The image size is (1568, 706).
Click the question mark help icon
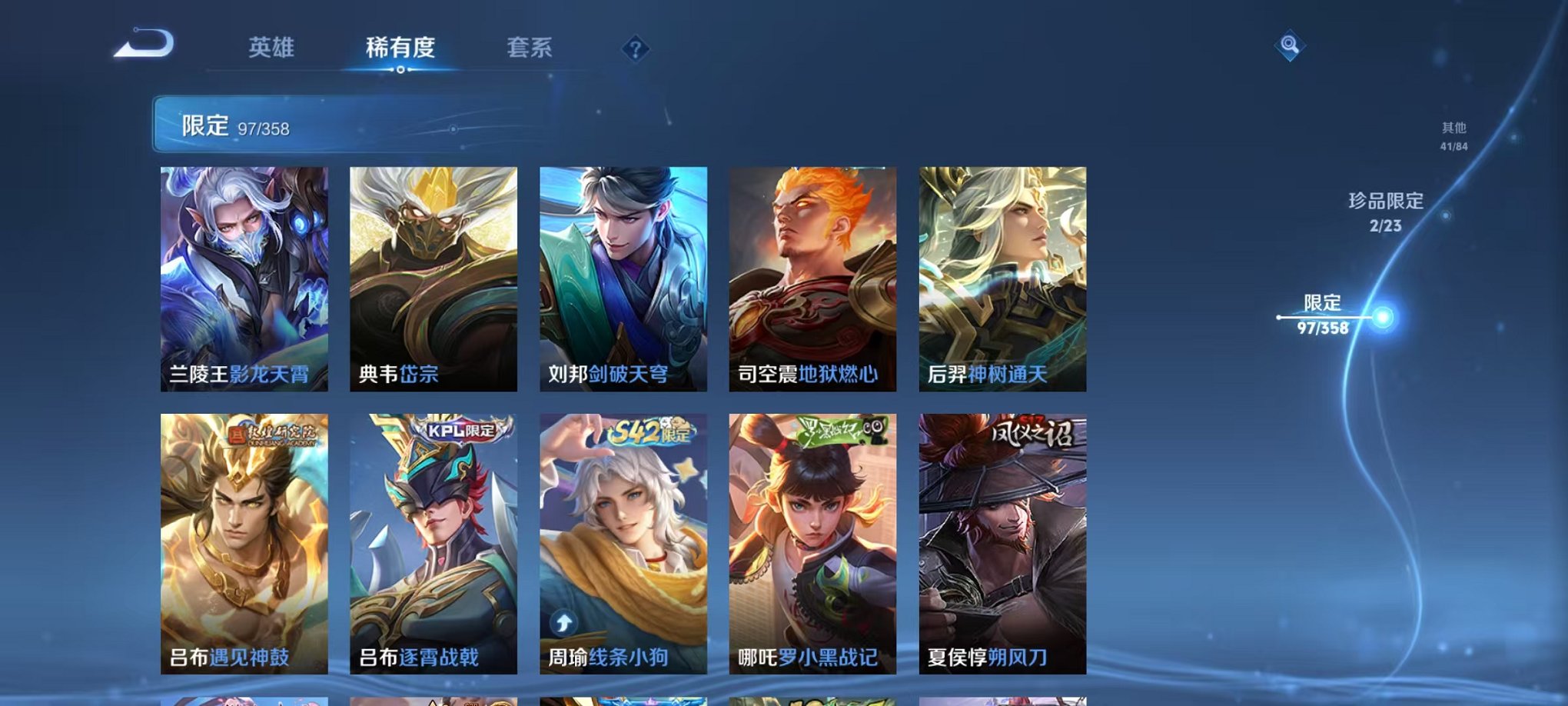[x=635, y=50]
